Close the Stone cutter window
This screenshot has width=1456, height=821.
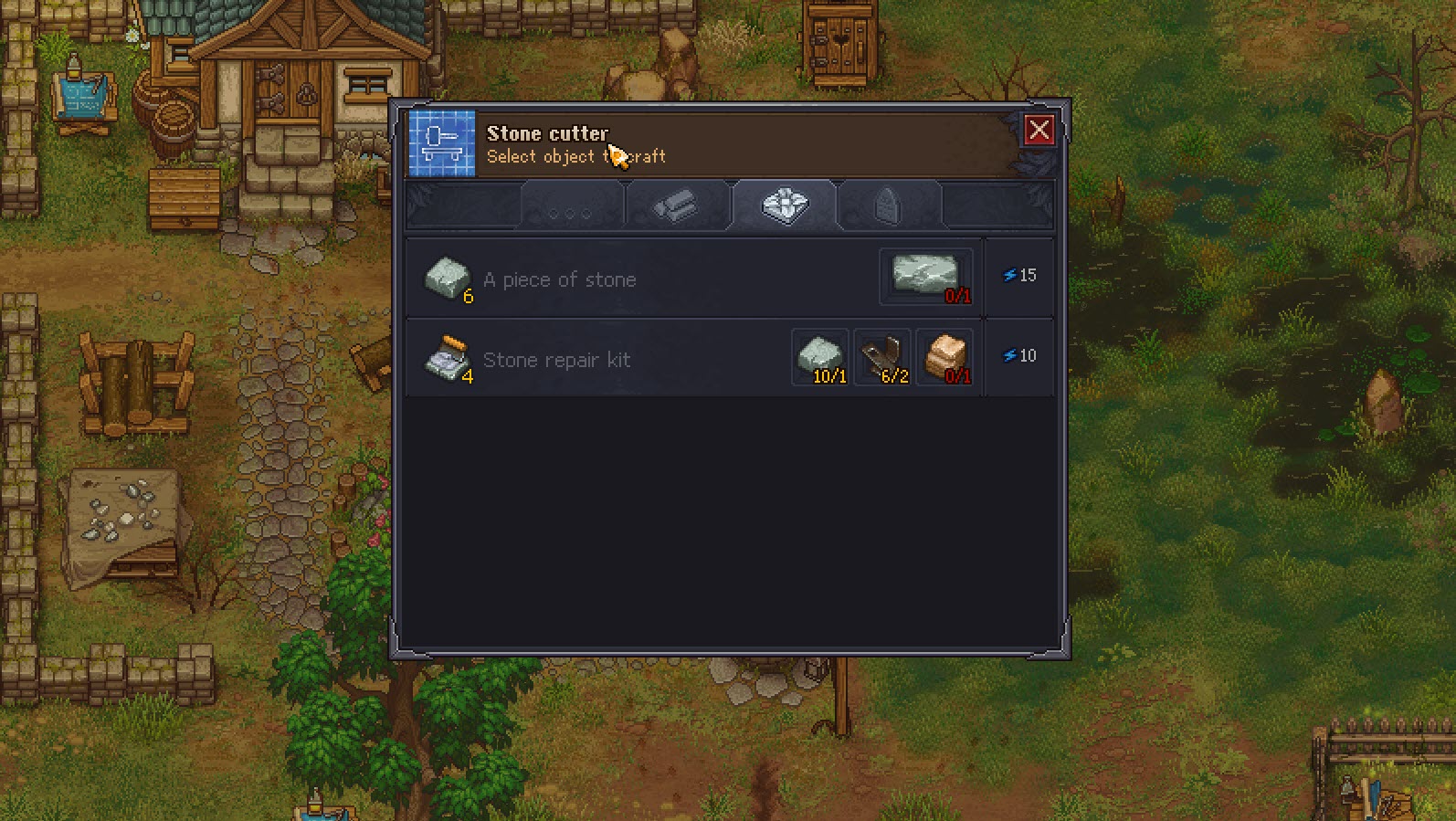coord(1039,131)
